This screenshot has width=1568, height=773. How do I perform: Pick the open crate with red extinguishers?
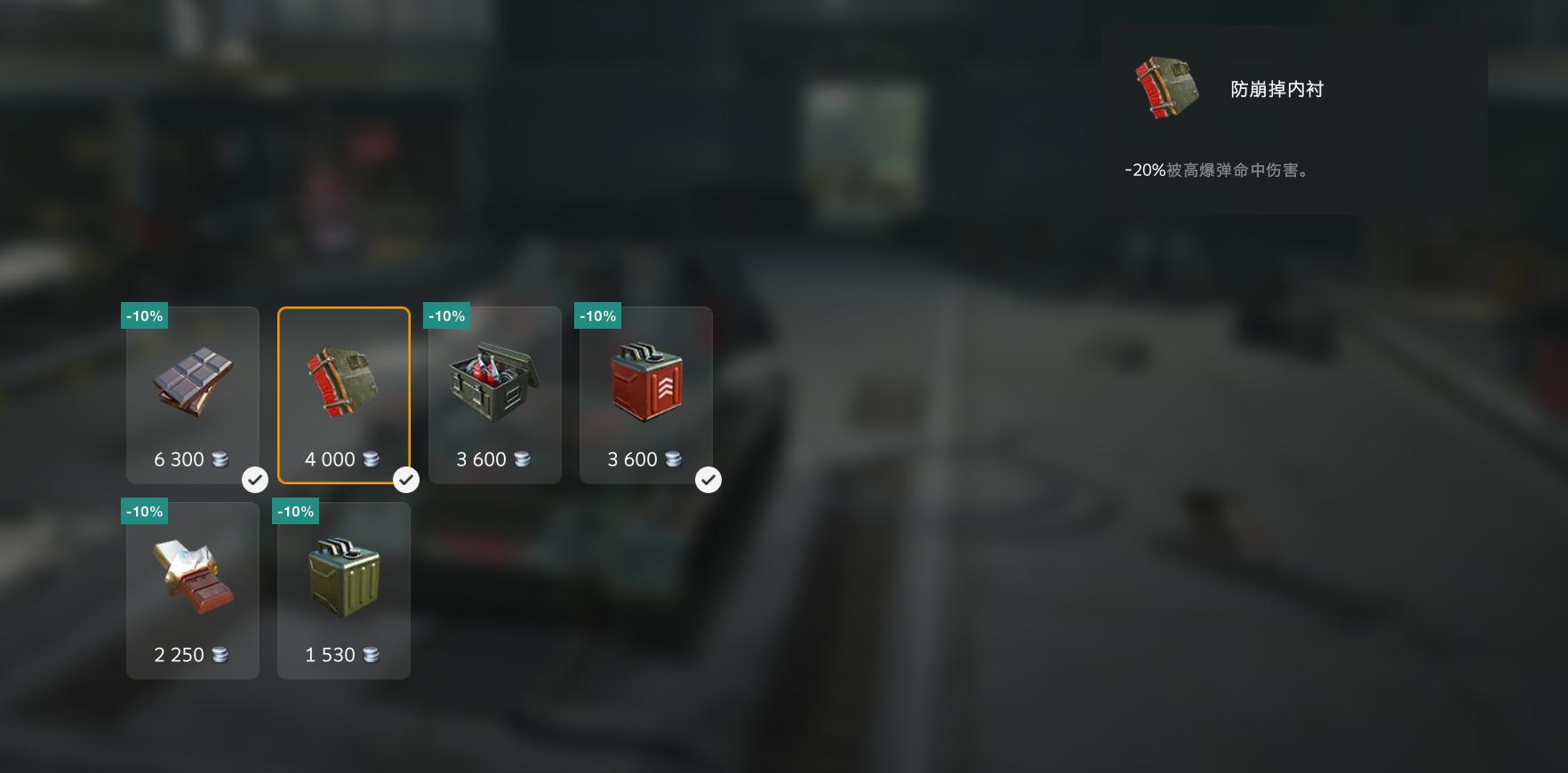(495, 395)
